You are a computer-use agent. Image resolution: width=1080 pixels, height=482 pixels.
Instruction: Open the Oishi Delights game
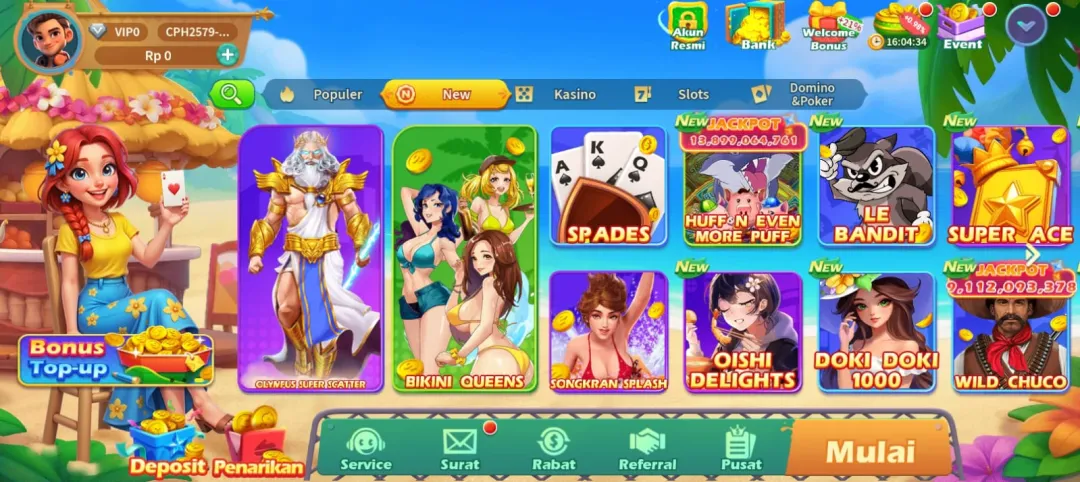click(742, 332)
